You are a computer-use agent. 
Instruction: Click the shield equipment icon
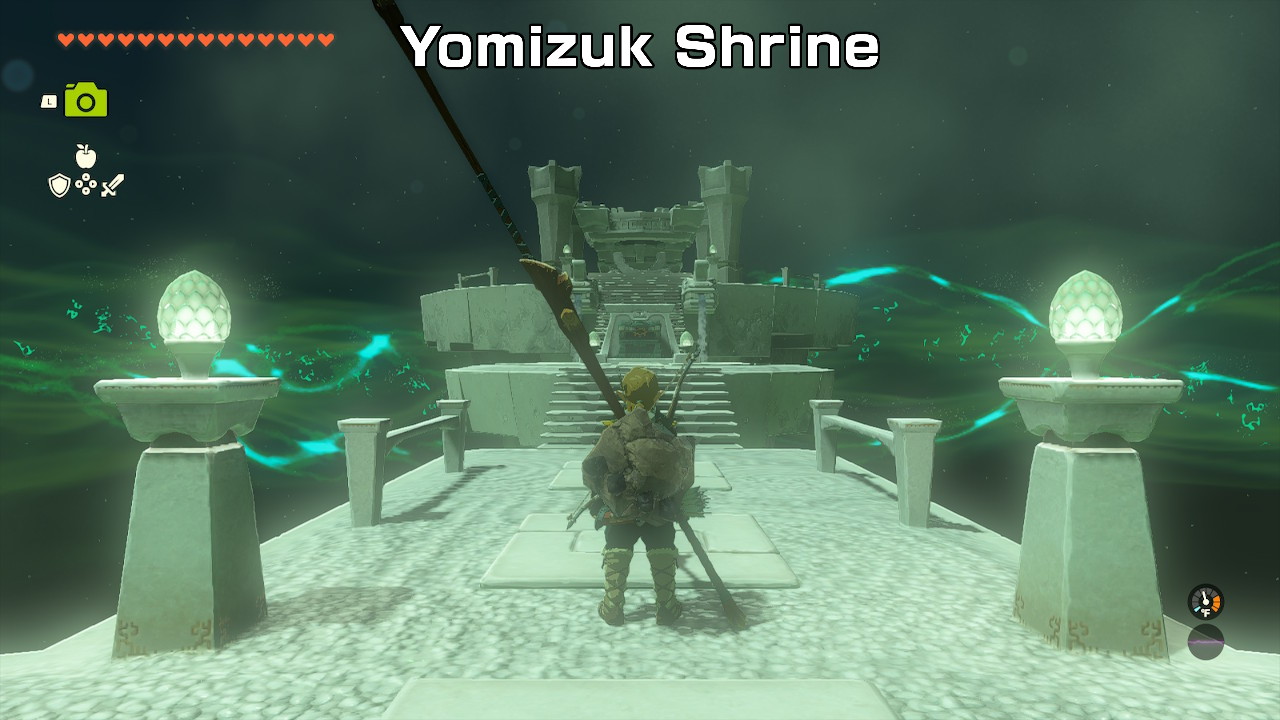[x=60, y=185]
